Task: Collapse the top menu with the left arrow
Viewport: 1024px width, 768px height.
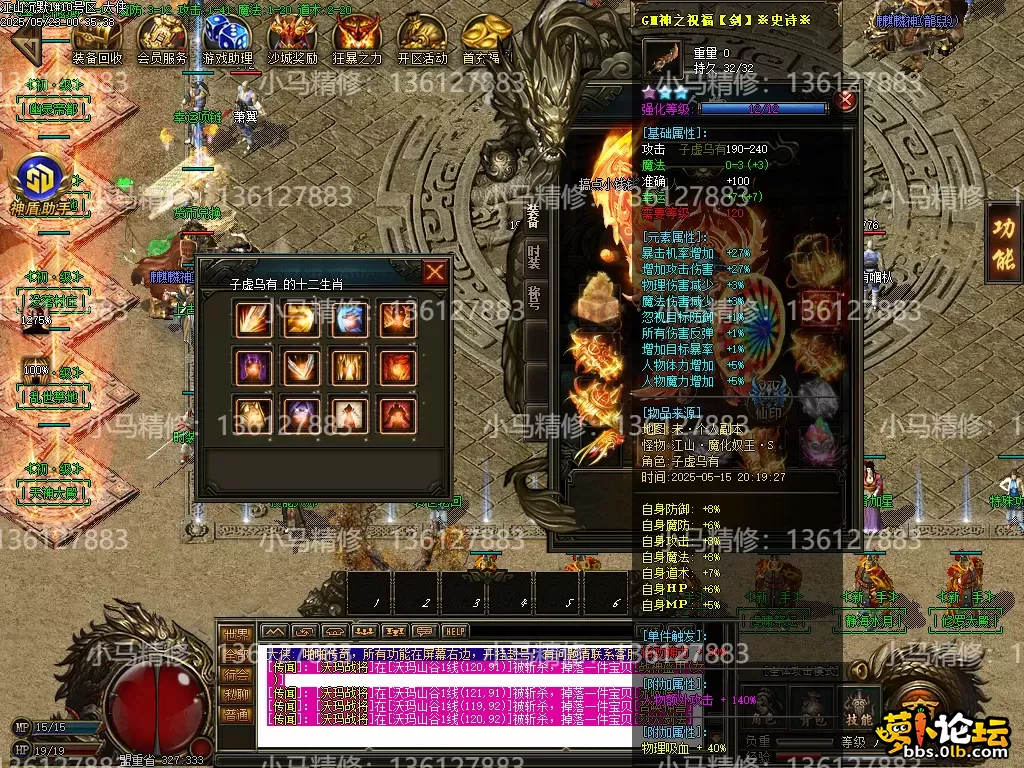Action: (x=27, y=43)
